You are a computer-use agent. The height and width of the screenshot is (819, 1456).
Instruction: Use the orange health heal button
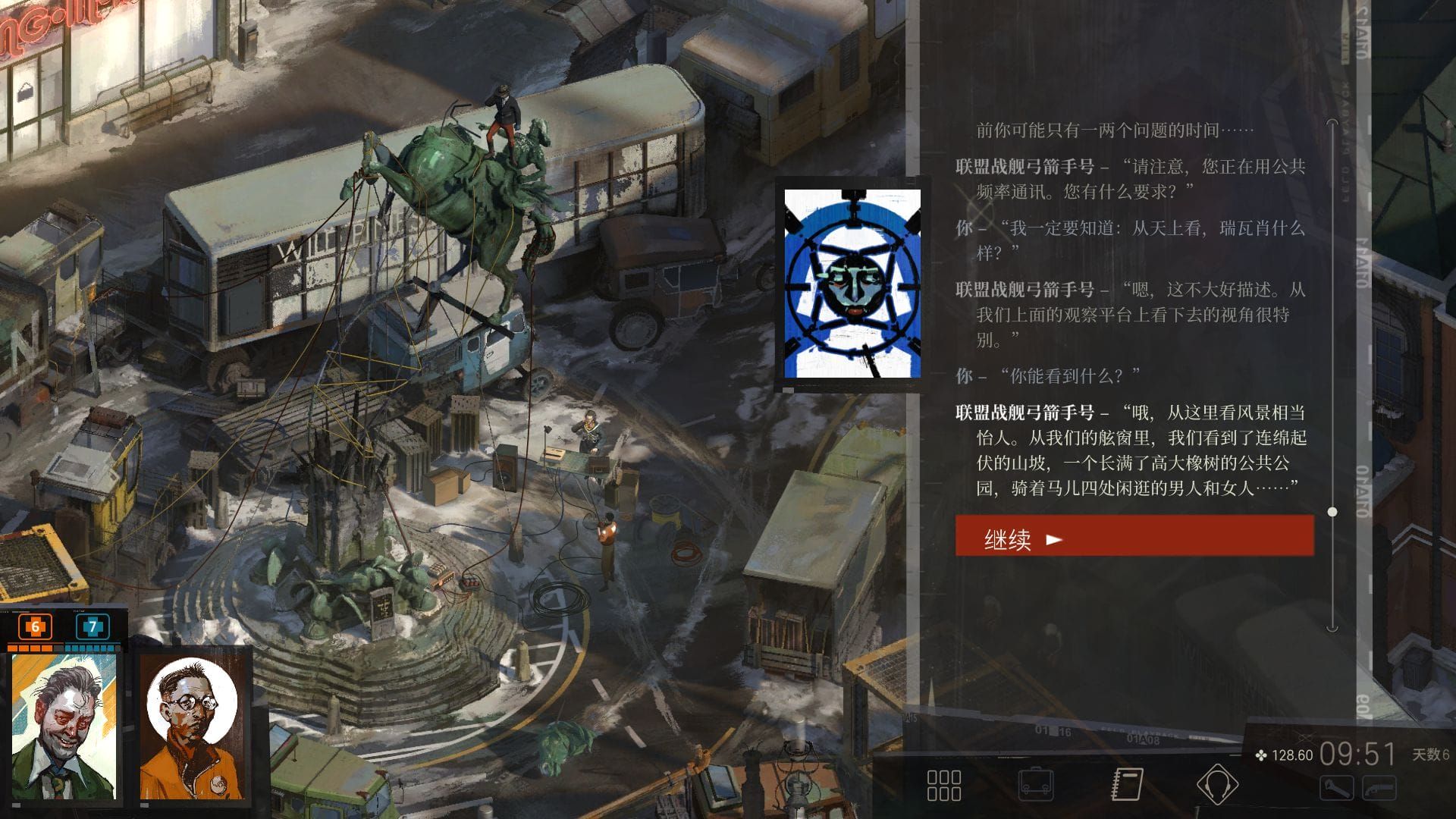(x=35, y=627)
